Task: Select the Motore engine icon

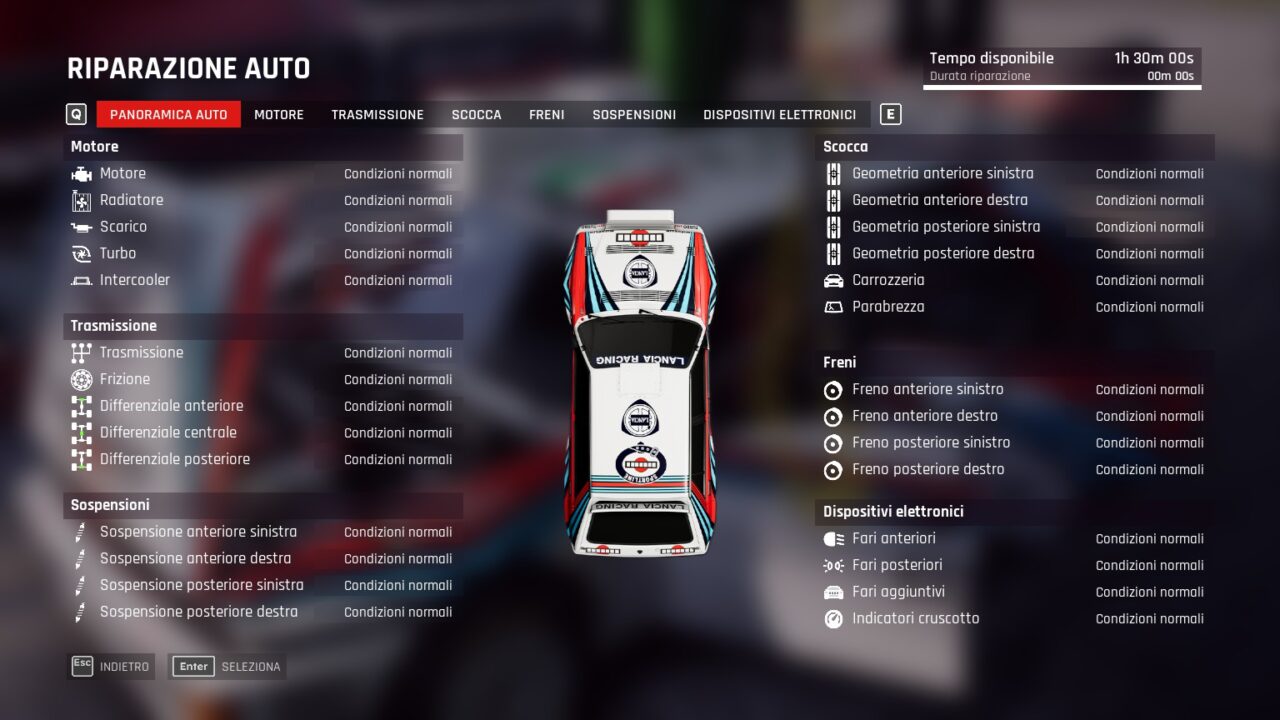Action: (84, 173)
